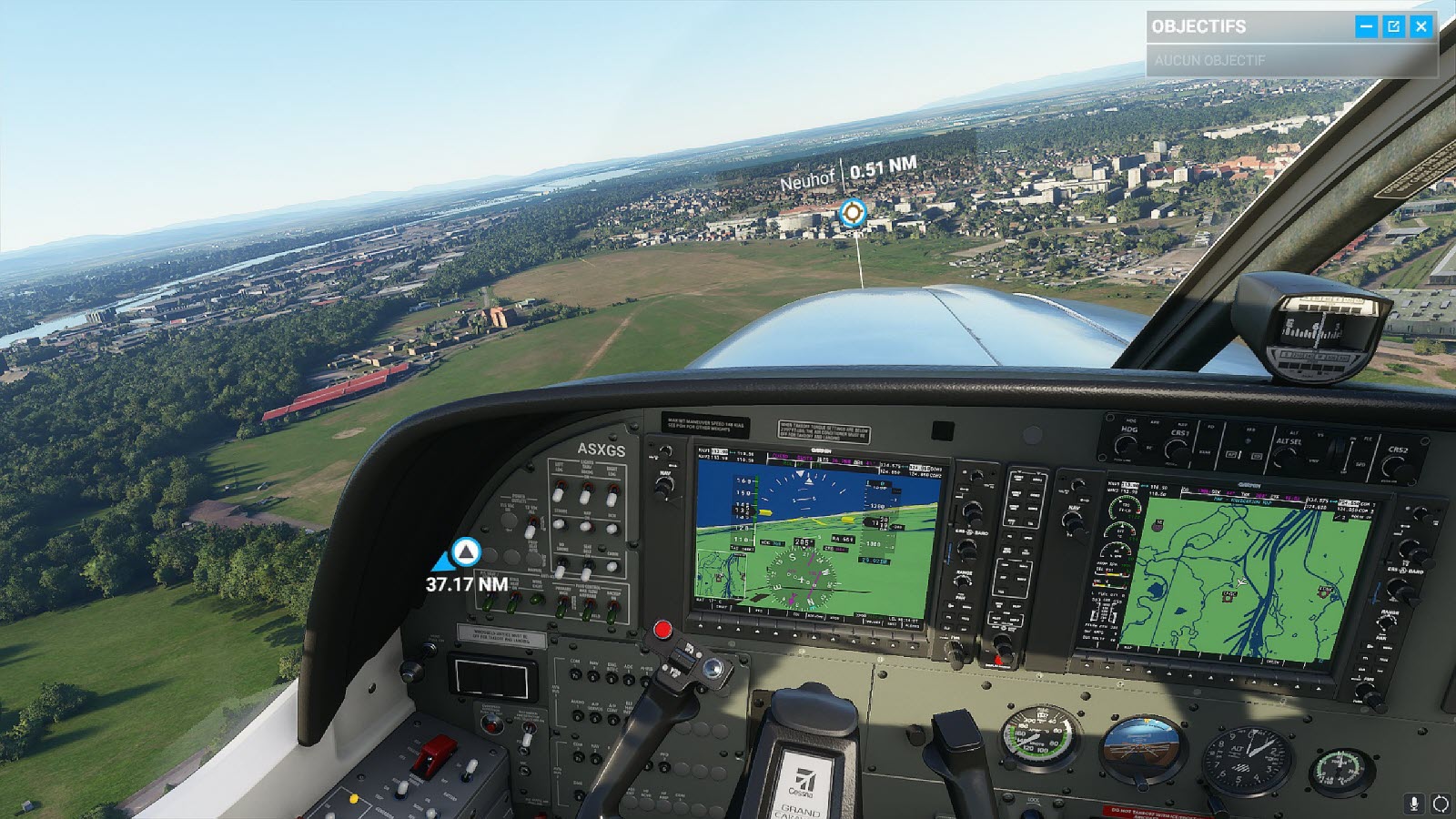
Task: Minimize the Objectifs panel
Action: pyautogui.click(x=1366, y=26)
